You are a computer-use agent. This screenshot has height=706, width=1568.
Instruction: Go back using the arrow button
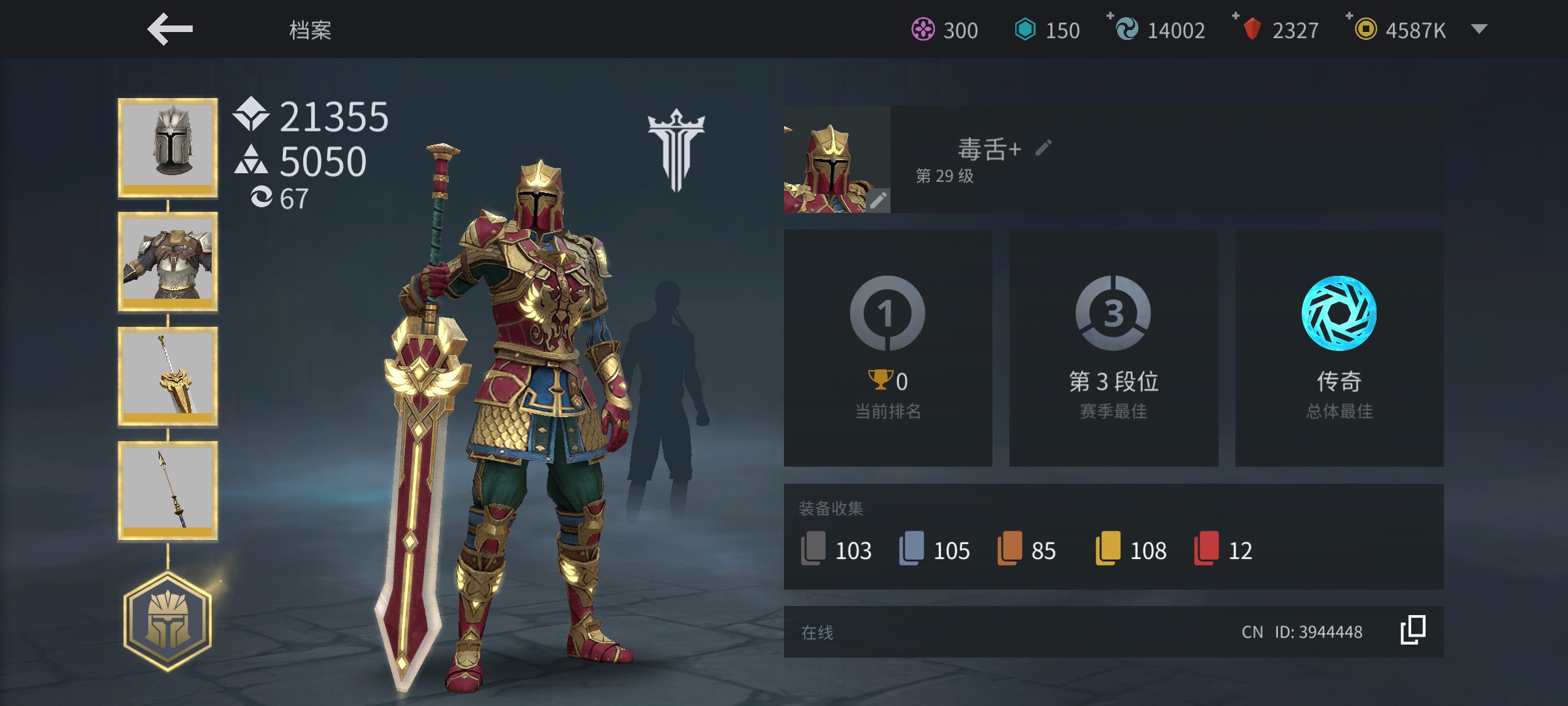[x=170, y=29]
